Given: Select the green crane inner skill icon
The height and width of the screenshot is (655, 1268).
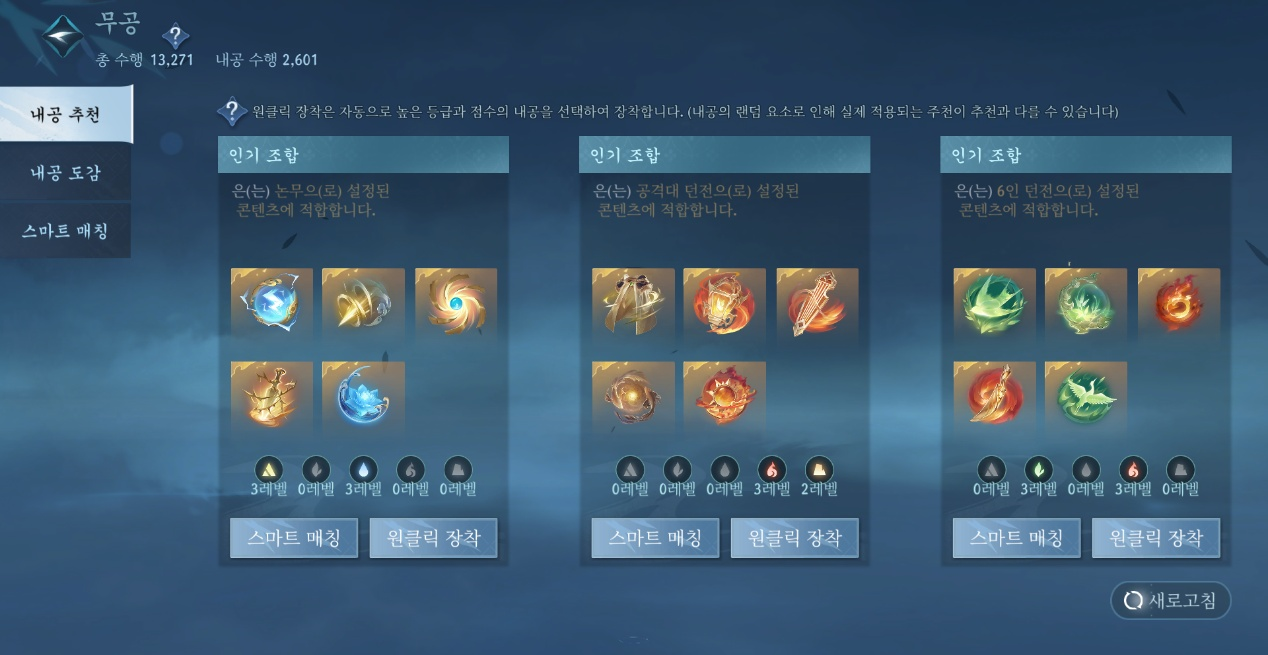Looking at the screenshot, I should coord(1085,396).
